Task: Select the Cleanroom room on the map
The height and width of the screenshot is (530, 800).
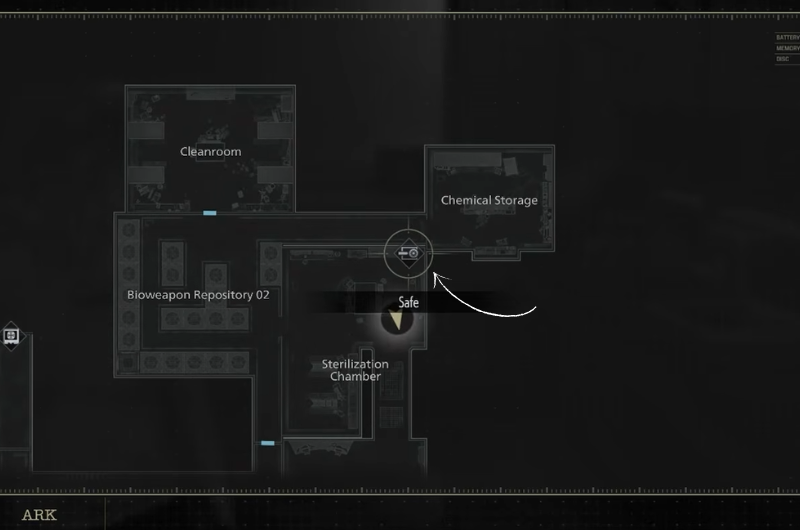Action: click(210, 152)
